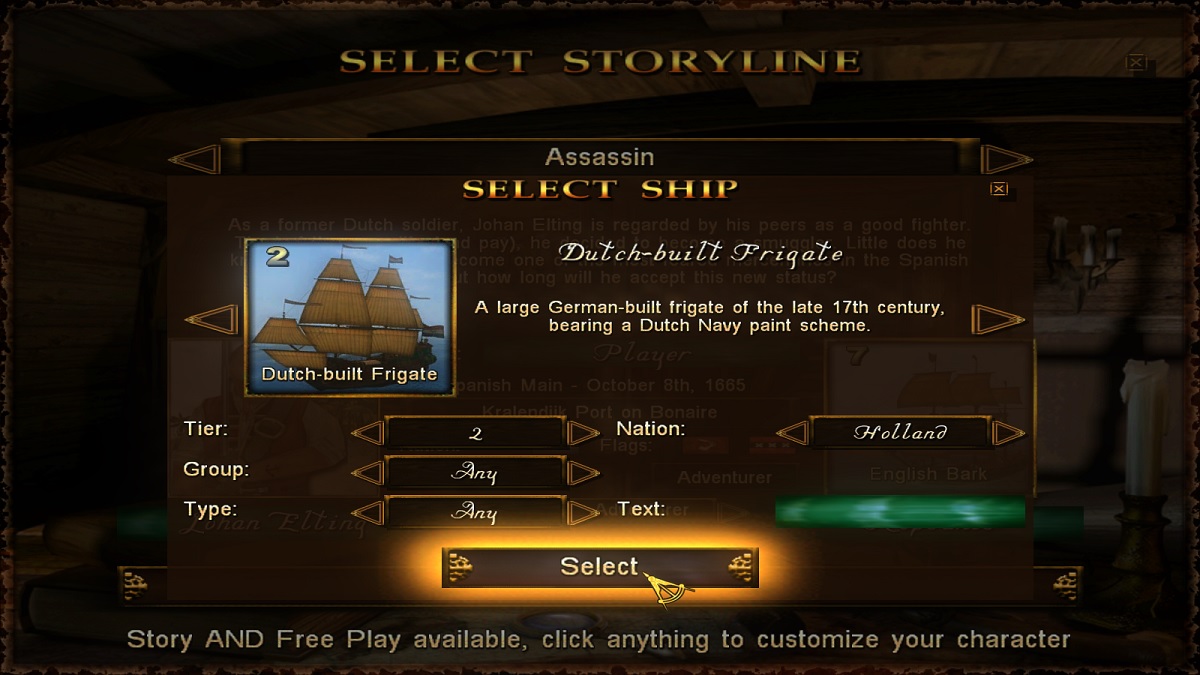The height and width of the screenshot is (675, 1200).
Task: Switch Type filter to the previous option
Action: 368,513
